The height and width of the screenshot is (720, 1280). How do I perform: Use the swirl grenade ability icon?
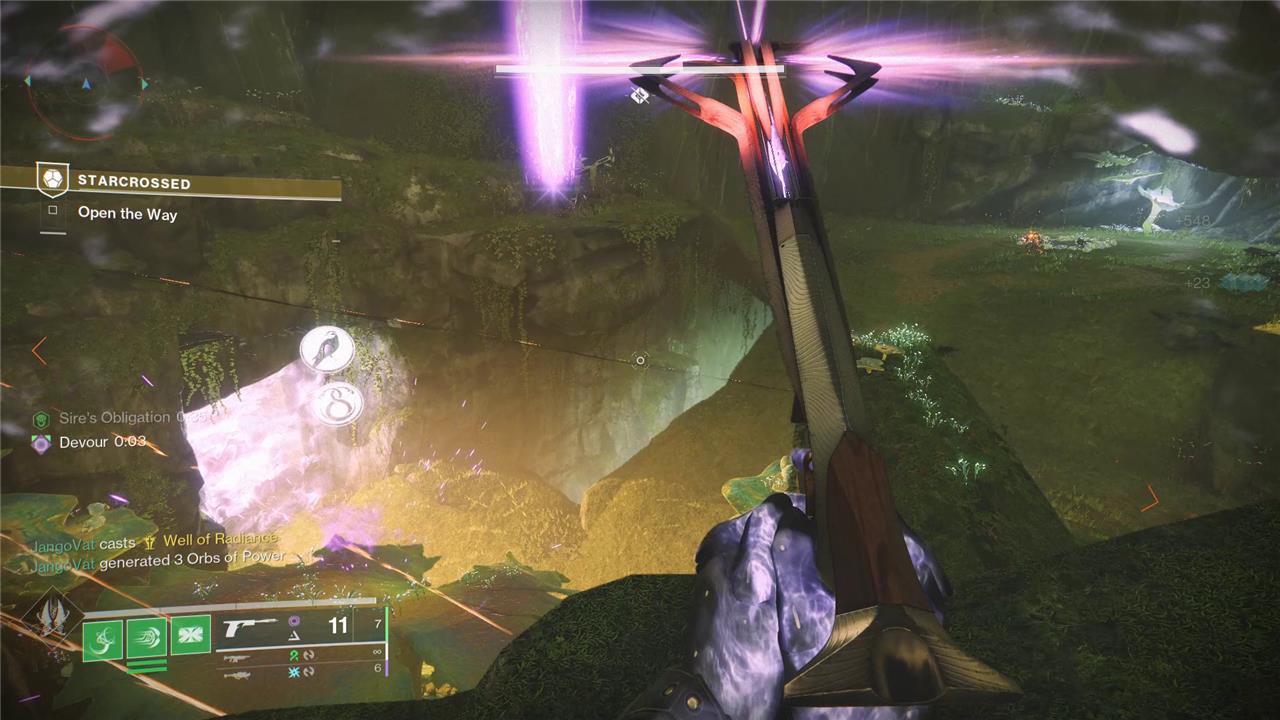[x=102, y=636]
